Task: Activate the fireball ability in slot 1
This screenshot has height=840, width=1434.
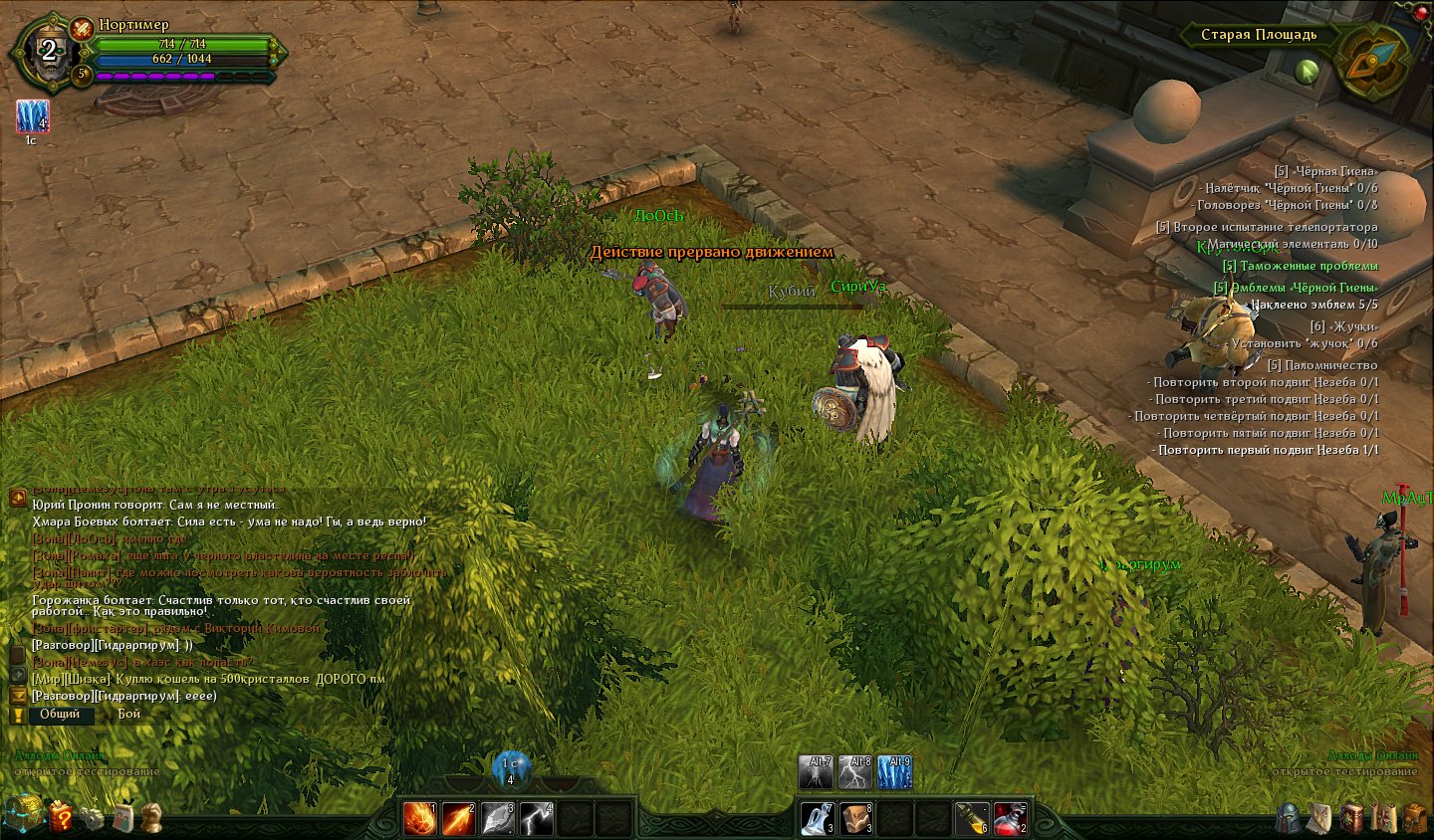Action: [419, 818]
